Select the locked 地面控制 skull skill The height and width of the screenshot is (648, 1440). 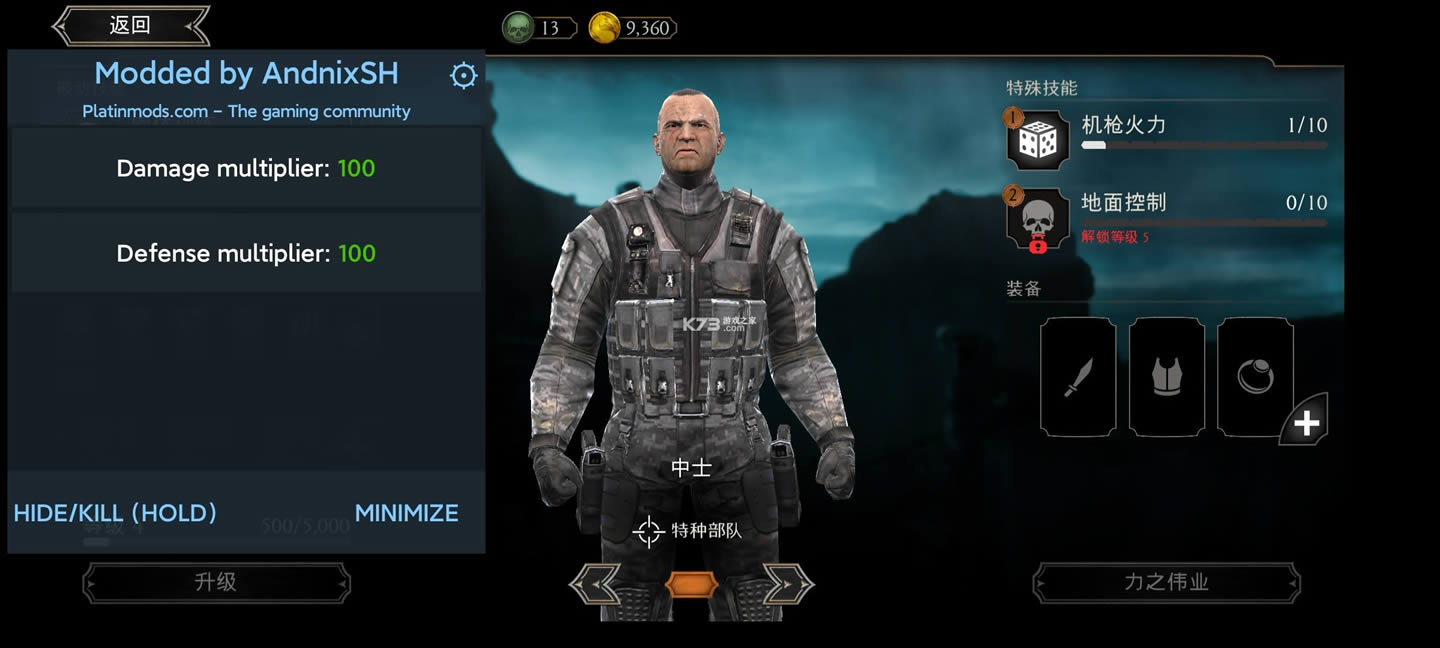click(x=1038, y=218)
